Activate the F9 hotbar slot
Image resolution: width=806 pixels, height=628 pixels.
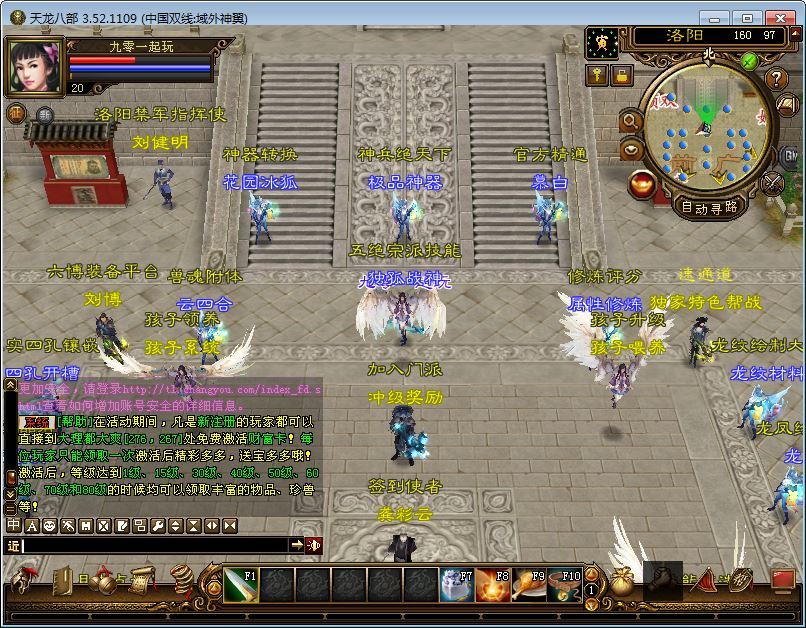pos(527,585)
